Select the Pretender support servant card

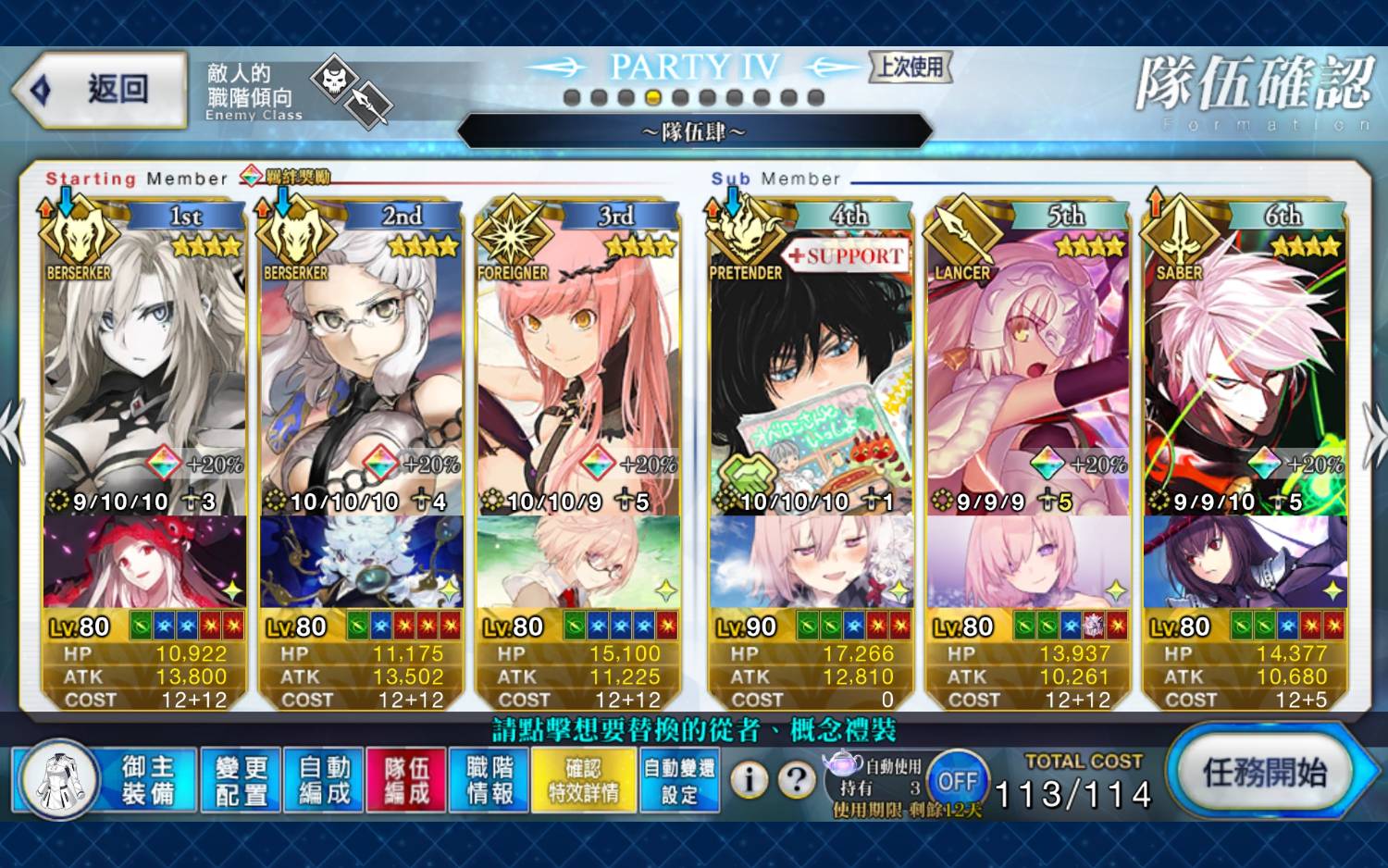click(x=811, y=370)
